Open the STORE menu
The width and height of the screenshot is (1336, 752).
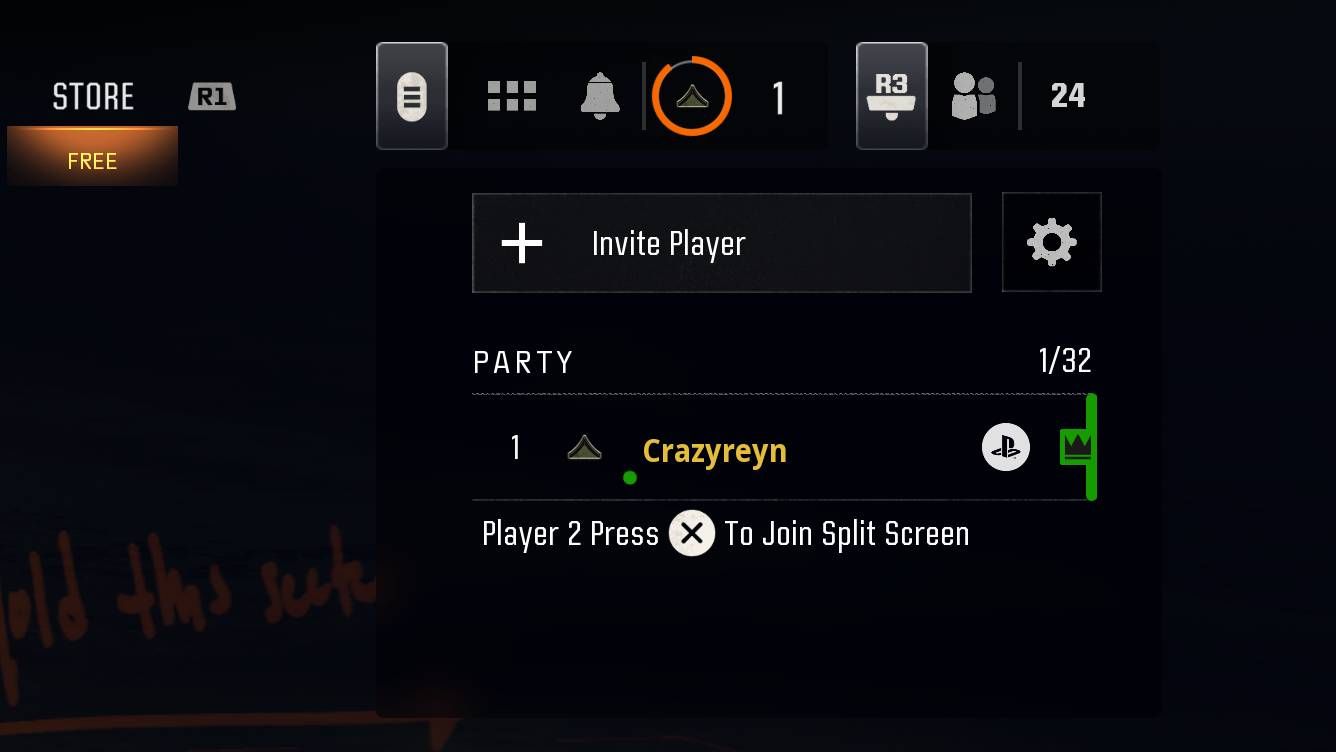pos(93,95)
